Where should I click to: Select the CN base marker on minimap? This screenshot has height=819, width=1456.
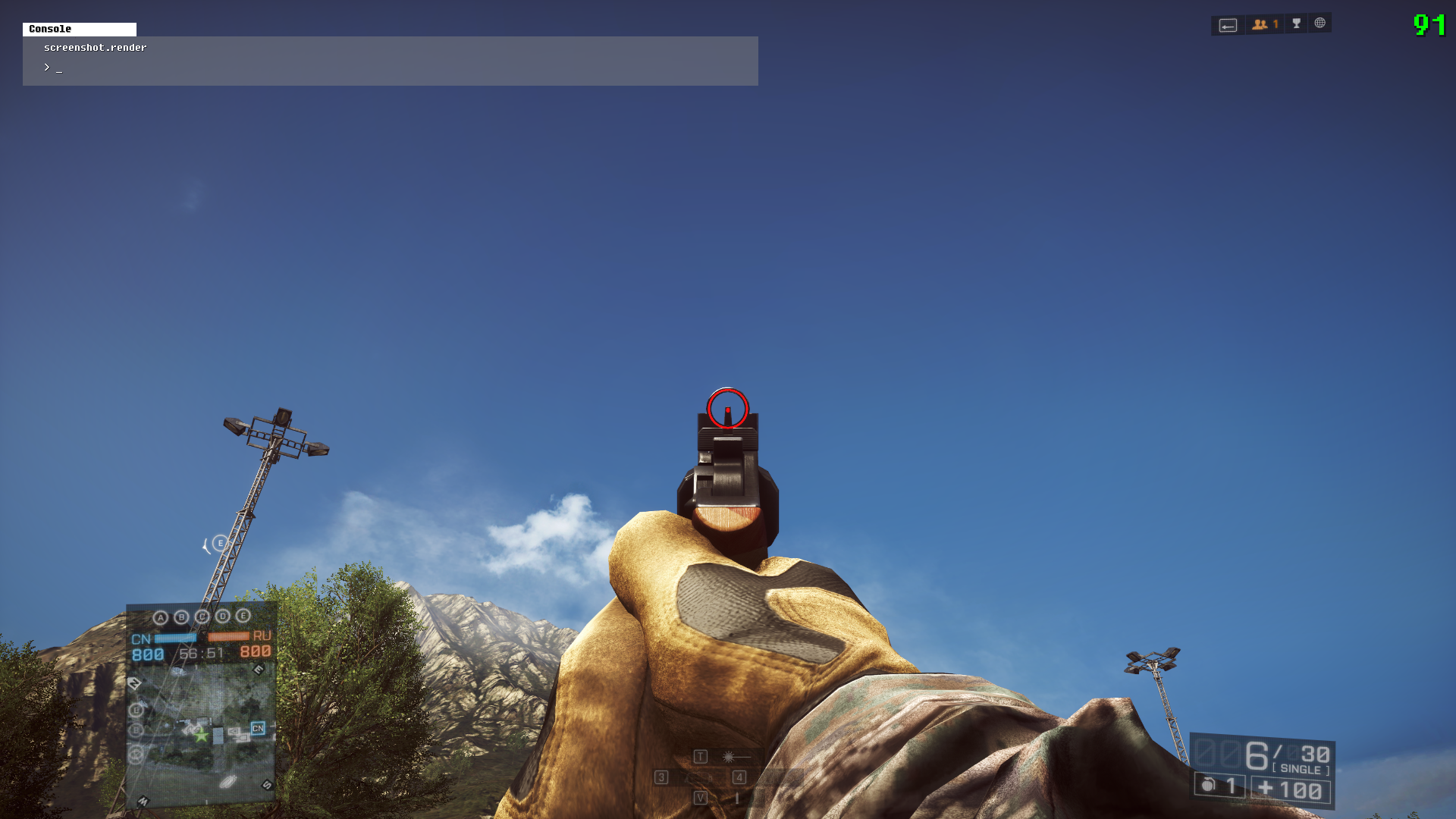tap(258, 728)
